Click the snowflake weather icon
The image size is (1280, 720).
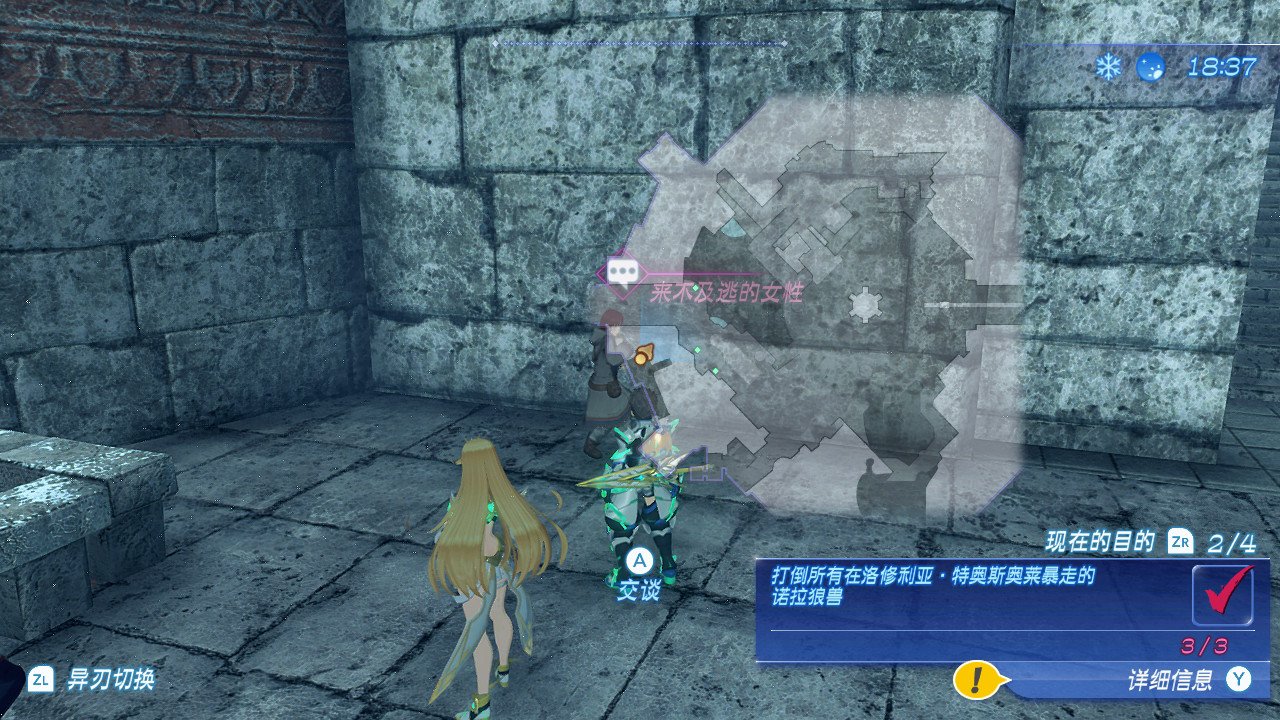point(1107,67)
